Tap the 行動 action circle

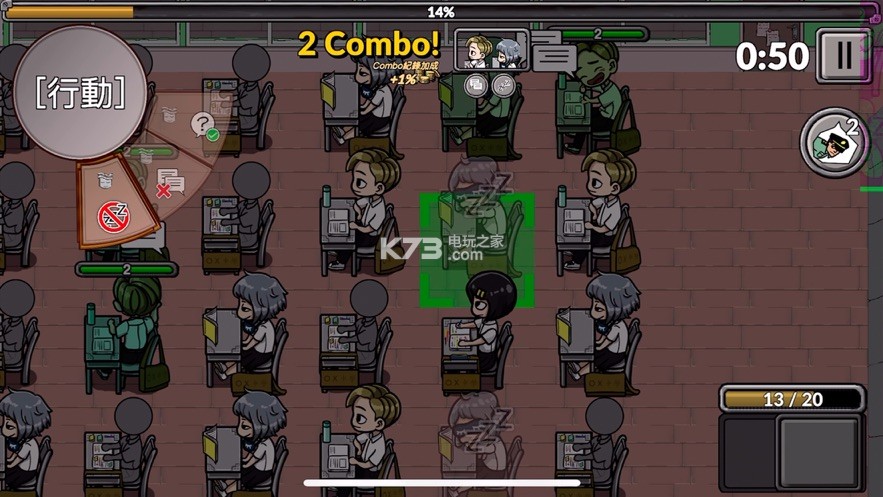[x=80, y=92]
